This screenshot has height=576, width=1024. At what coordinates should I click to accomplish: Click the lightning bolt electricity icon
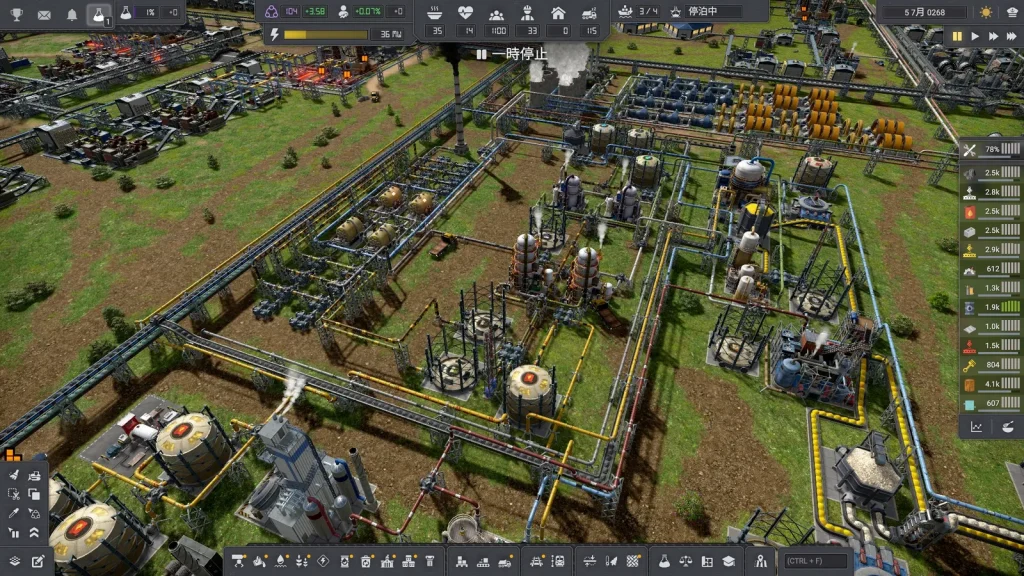click(x=275, y=34)
